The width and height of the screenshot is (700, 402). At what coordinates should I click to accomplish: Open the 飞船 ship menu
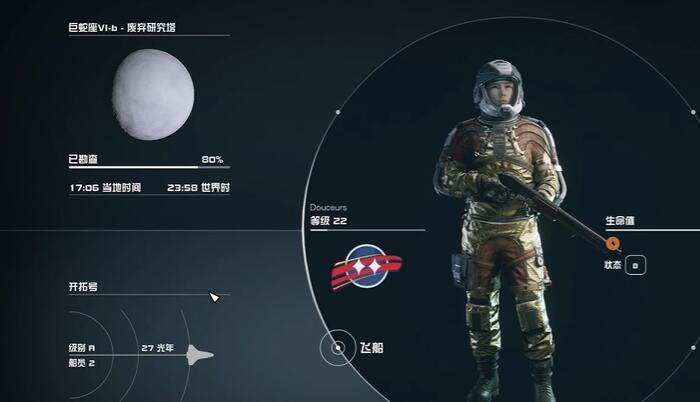[x=334, y=349]
